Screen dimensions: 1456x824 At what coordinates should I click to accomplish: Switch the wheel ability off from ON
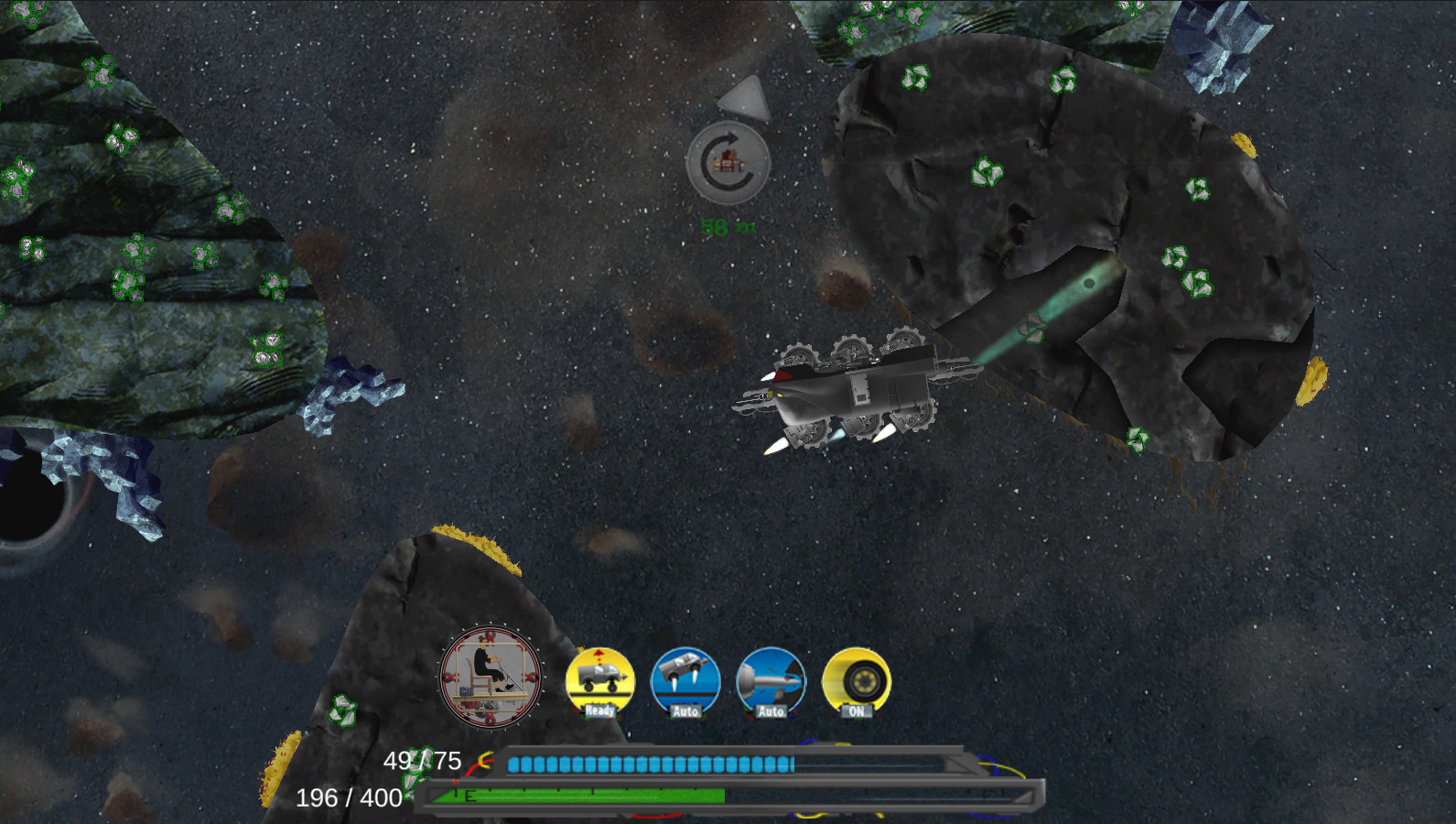pos(857,711)
